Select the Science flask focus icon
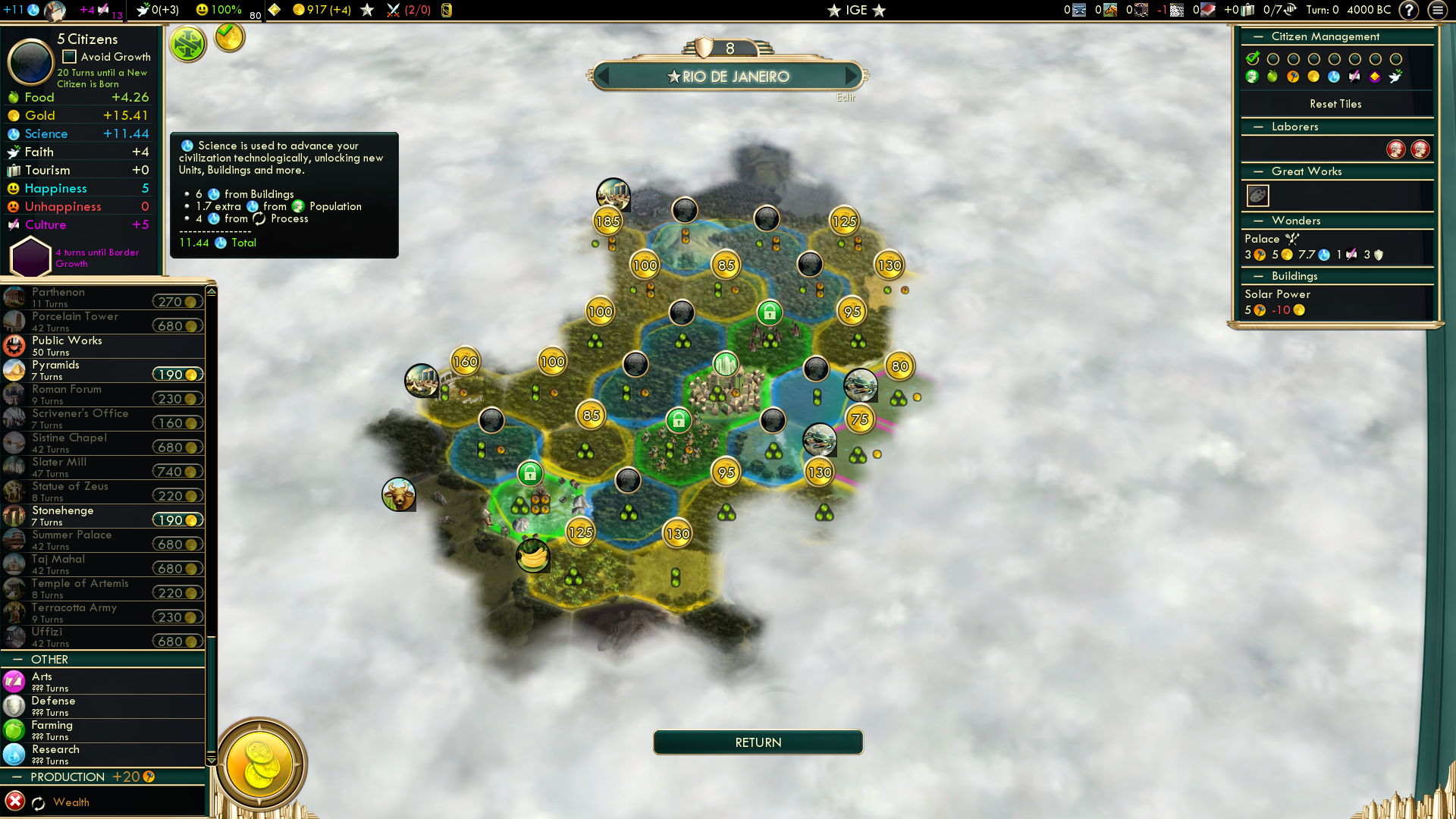1456x819 pixels. [x=1333, y=77]
